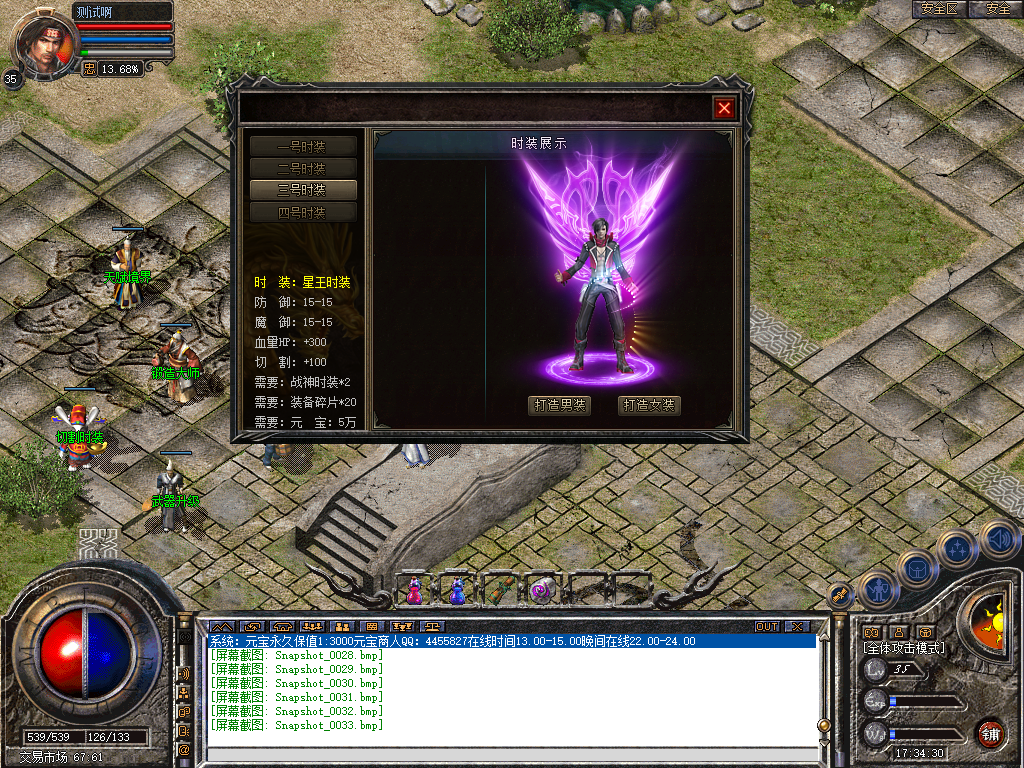Close the chat panel with its X button
The image size is (1024, 768).
[796, 627]
